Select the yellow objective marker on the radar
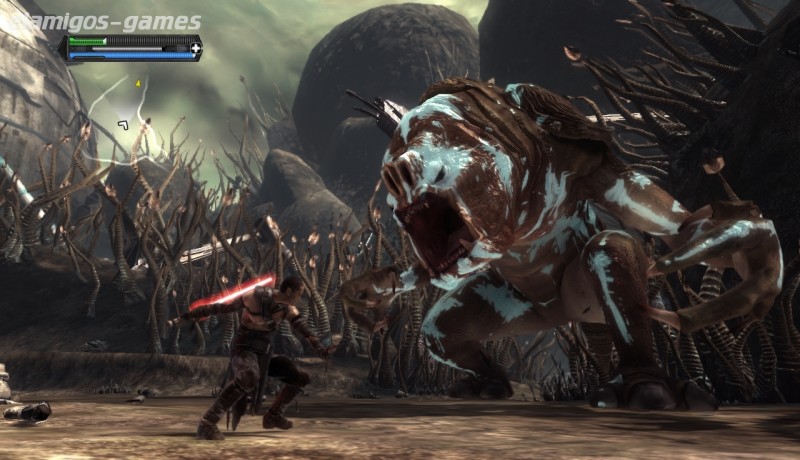This screenshot has height=460, width=800. coord(138,83)
